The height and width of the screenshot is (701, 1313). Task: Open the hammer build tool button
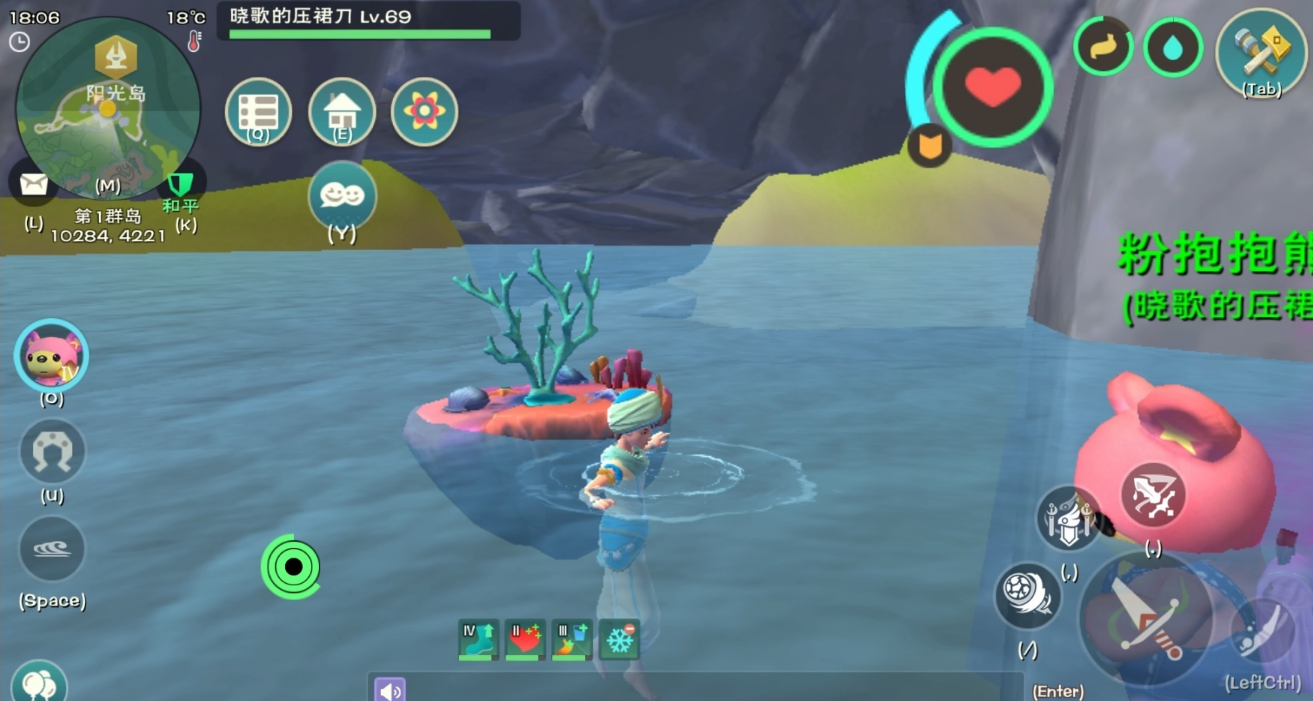tap(1261, 52)
